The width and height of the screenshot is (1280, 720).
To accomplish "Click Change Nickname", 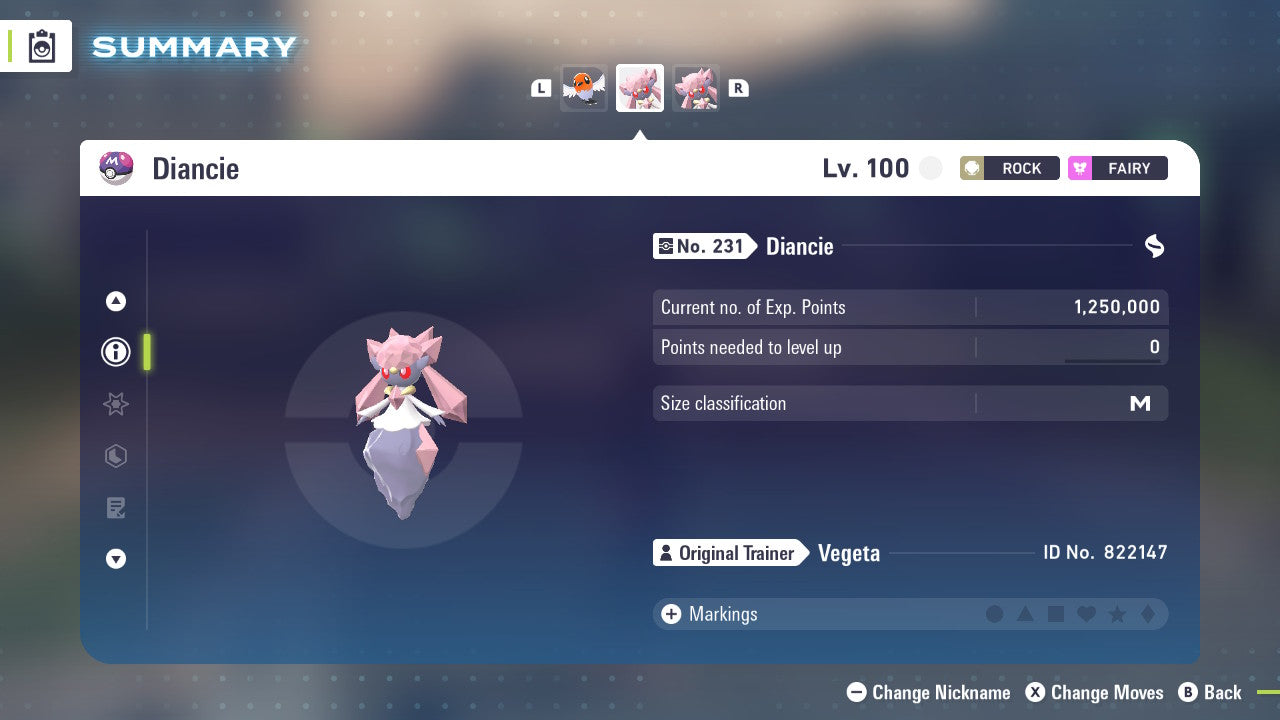I will pos(928,692).
